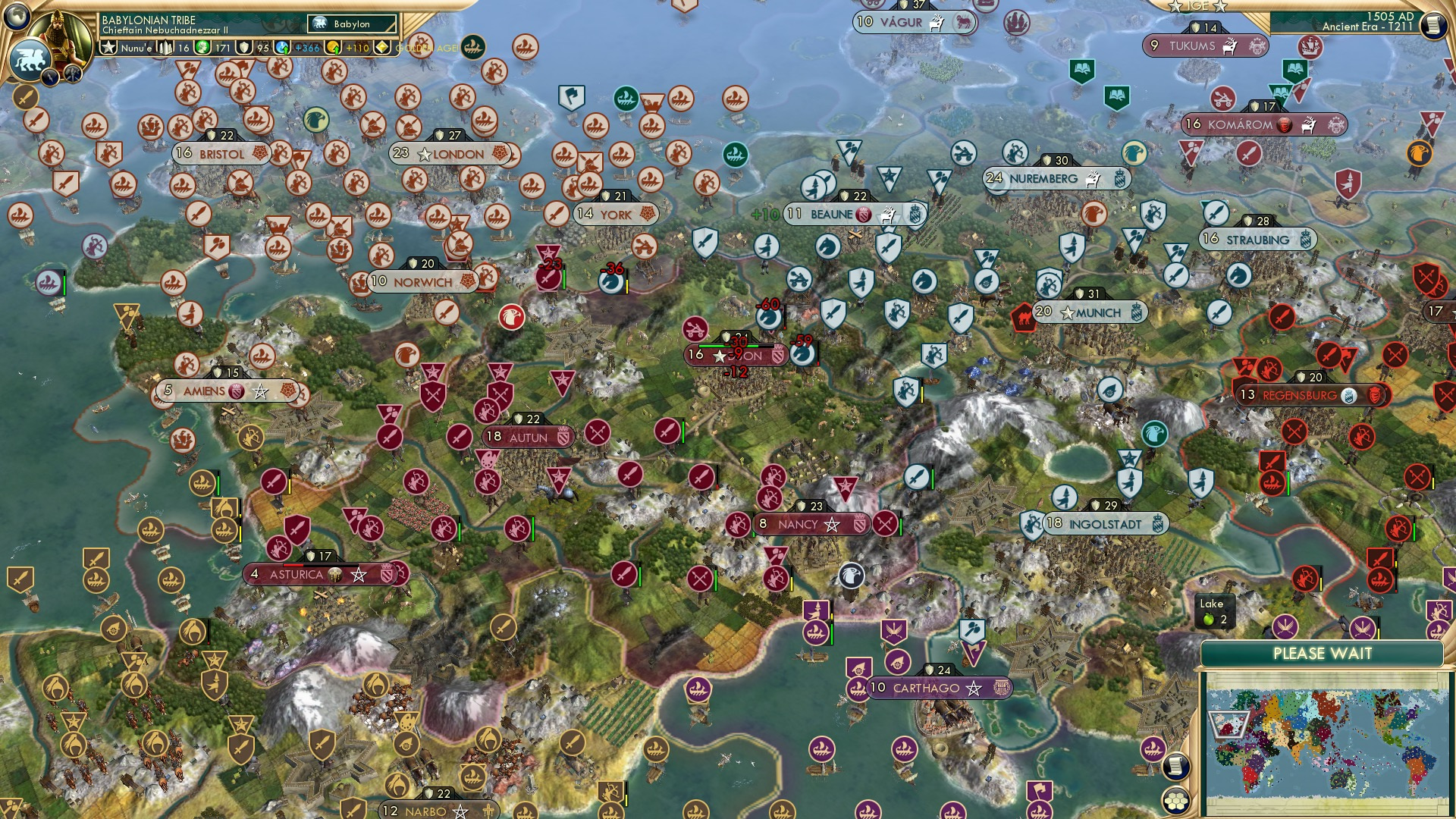1456x819 pixels.
Task: Open the gold income panel showing +110
Action: 334,47
